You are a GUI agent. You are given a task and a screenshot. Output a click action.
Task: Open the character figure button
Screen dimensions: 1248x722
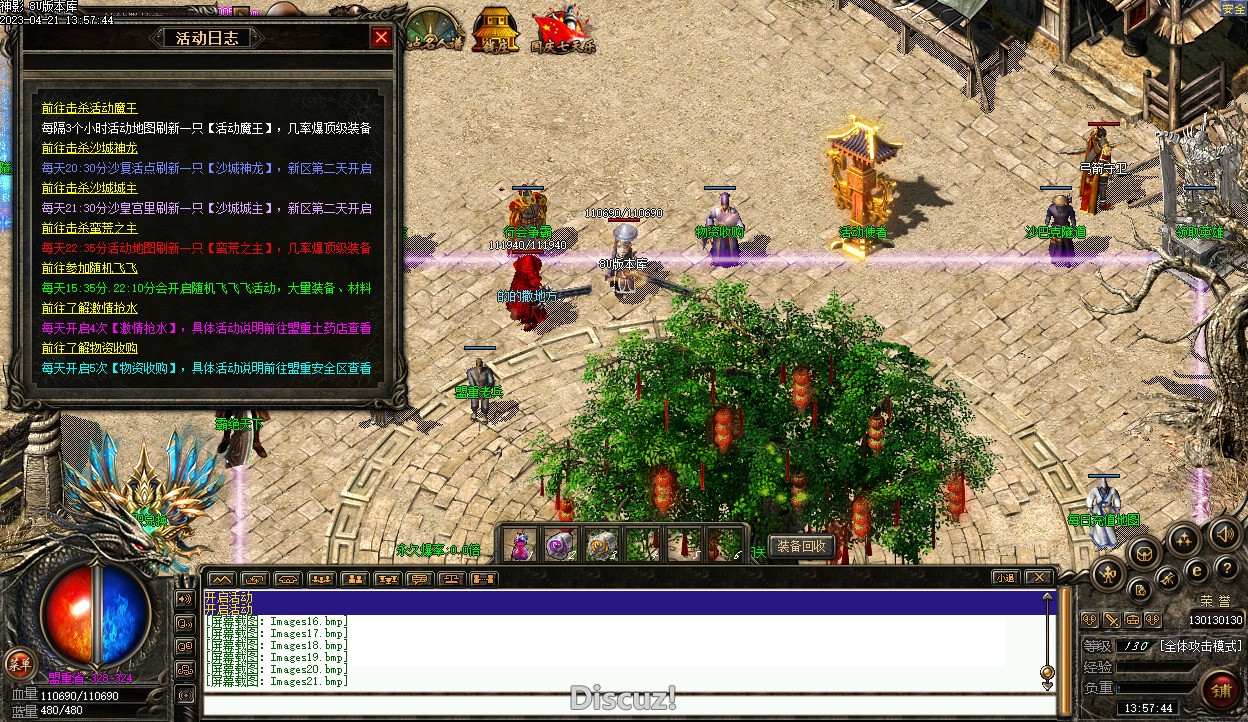pos(1109,574)
